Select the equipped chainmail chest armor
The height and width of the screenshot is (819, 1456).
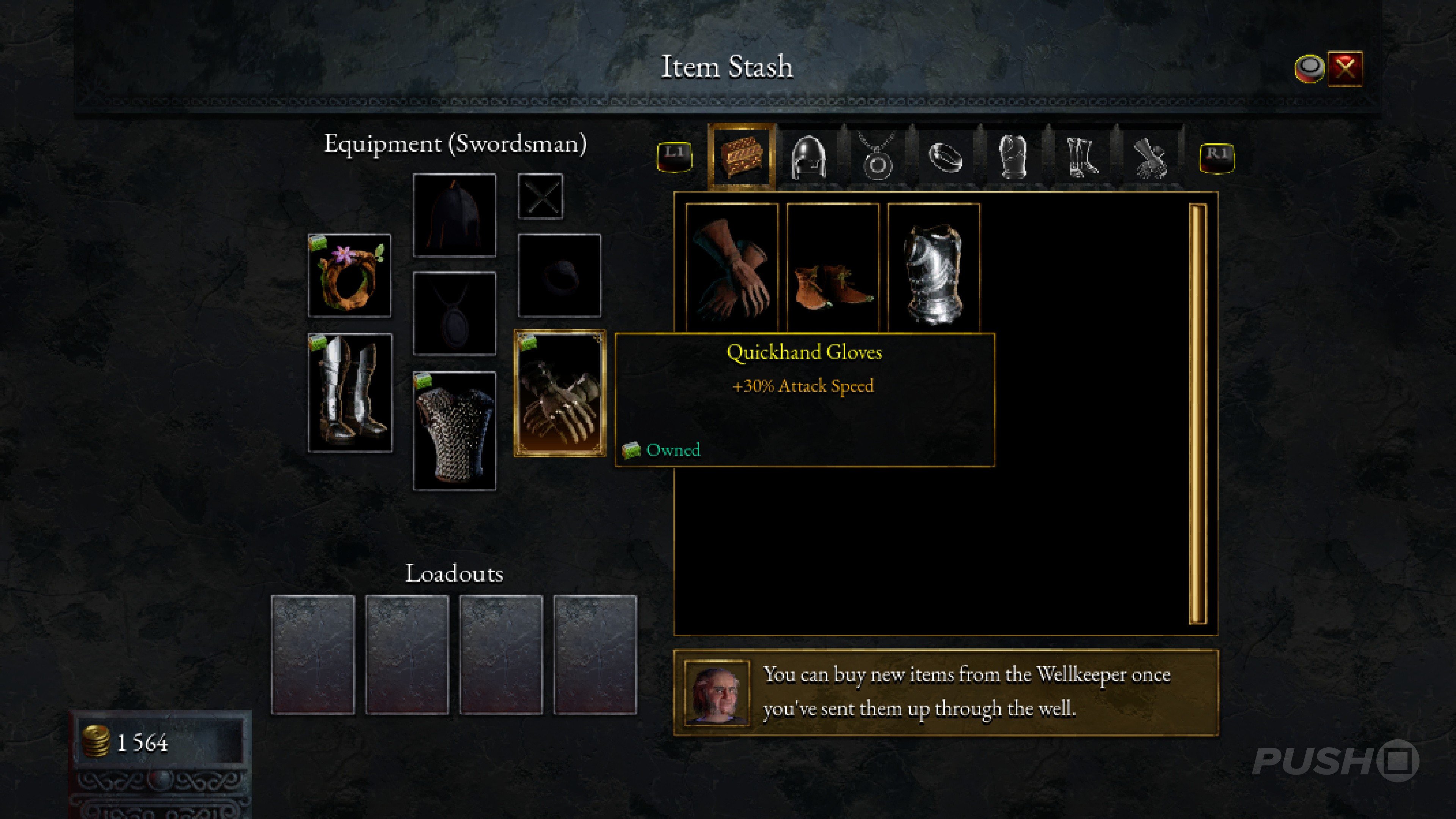455,431
